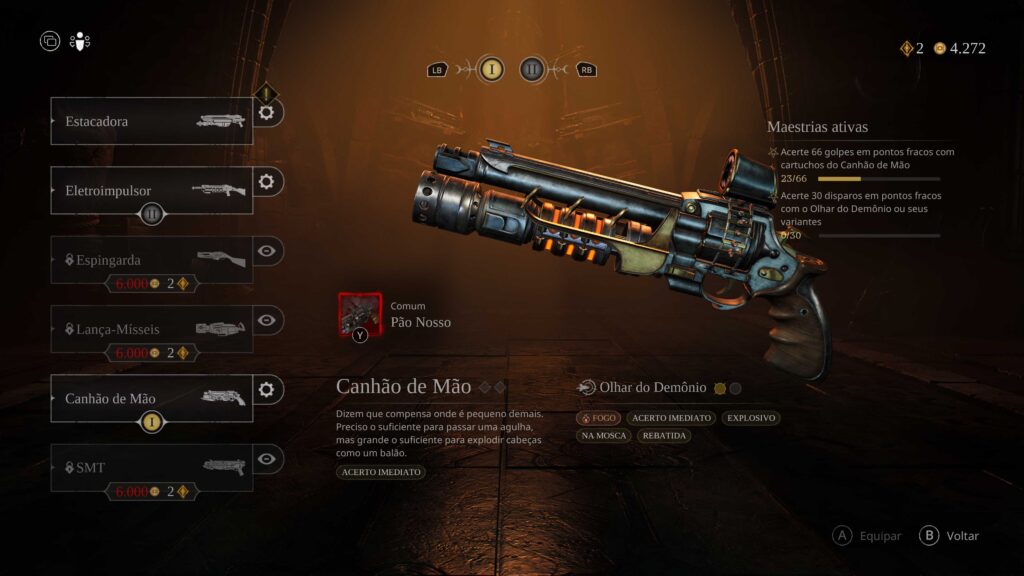Image resolution: width=1024 pixels, height=576 pixels.
Task: Preview the Espingarda with the eye icon
Action: [x=267, y=251]
